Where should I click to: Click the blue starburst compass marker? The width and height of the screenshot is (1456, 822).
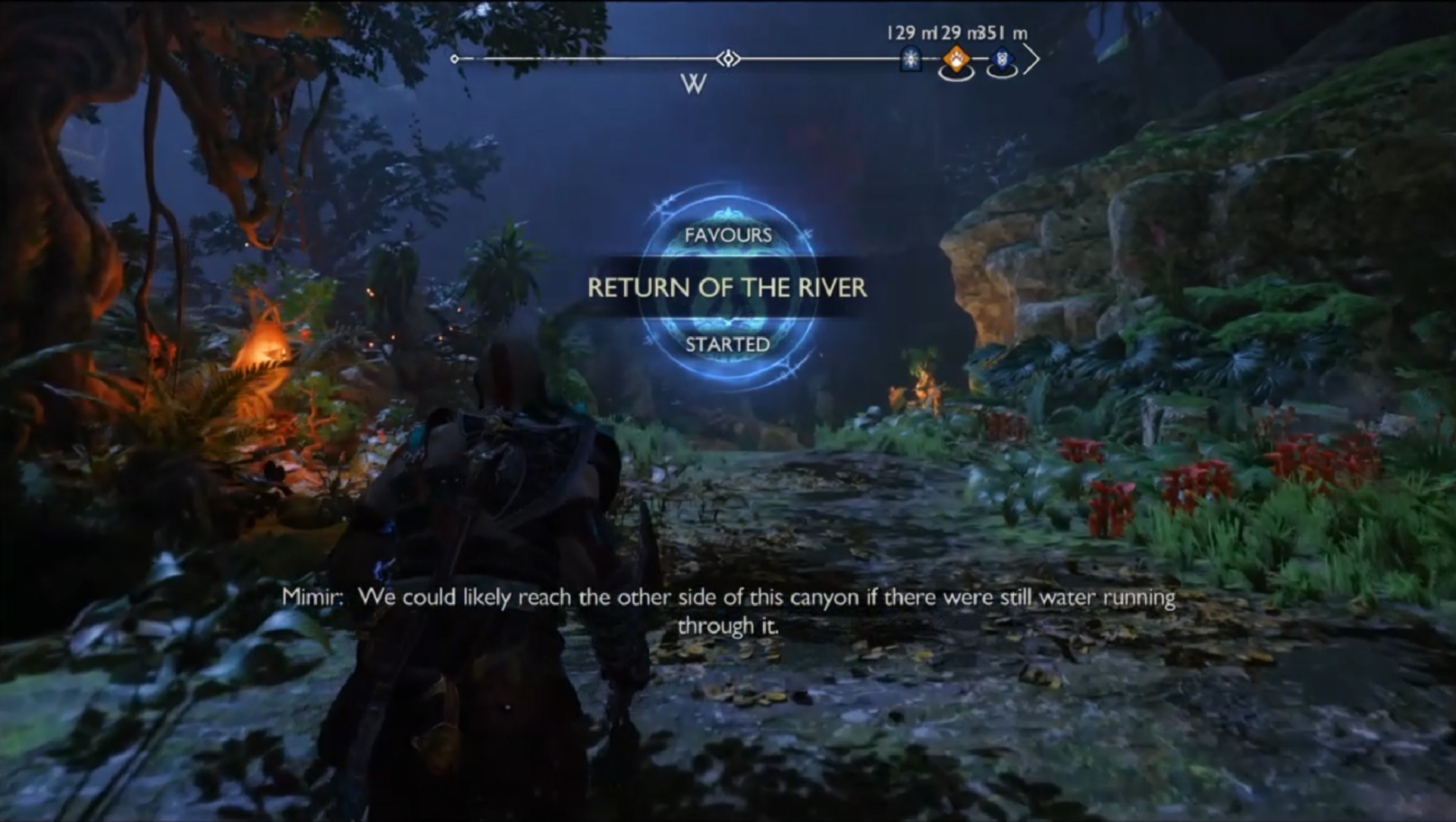coord(910,58)
